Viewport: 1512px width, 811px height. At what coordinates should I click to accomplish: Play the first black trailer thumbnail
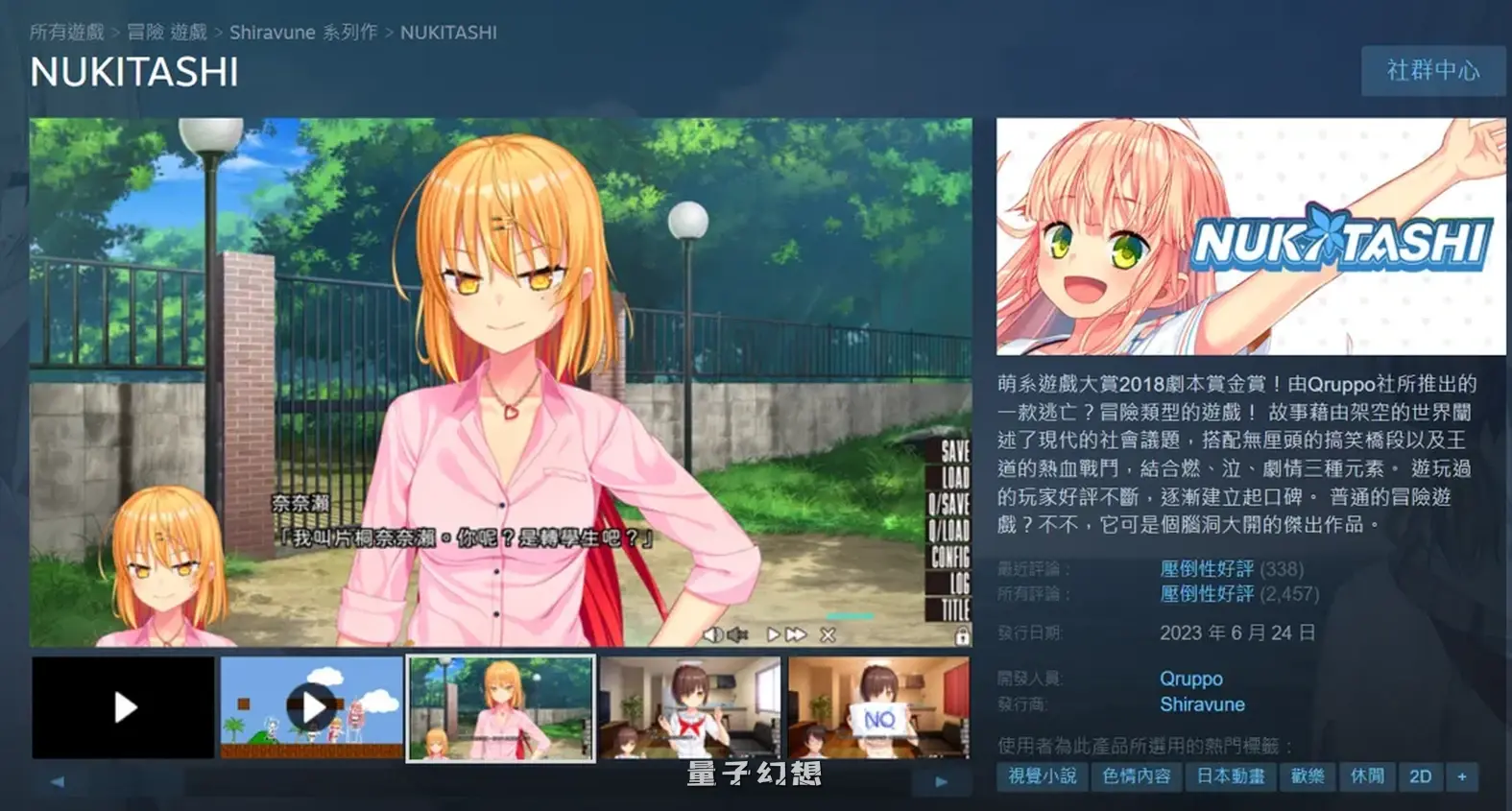[123, 707]
